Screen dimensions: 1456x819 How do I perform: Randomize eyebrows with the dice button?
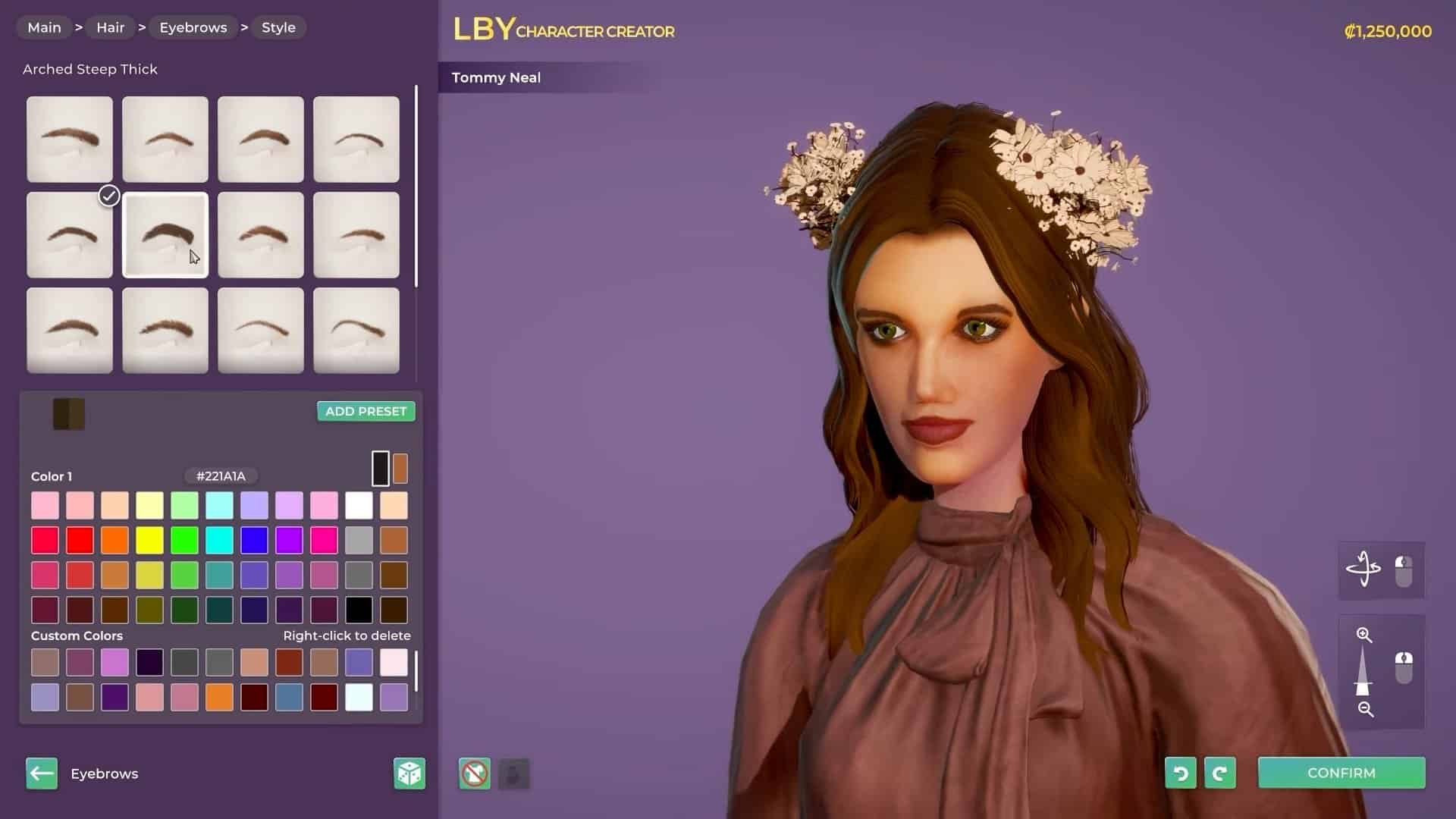(409, 773)
